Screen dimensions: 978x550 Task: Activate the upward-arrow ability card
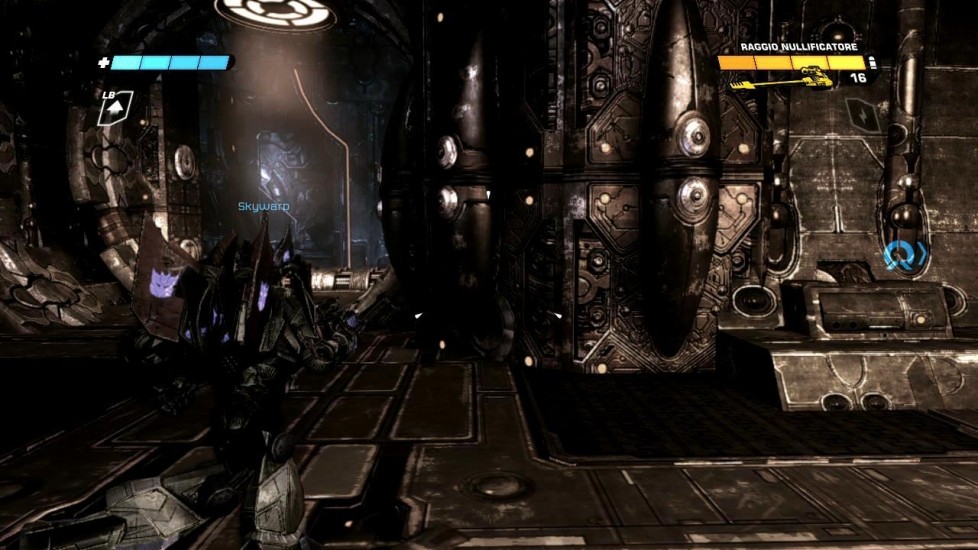(114, 109)
